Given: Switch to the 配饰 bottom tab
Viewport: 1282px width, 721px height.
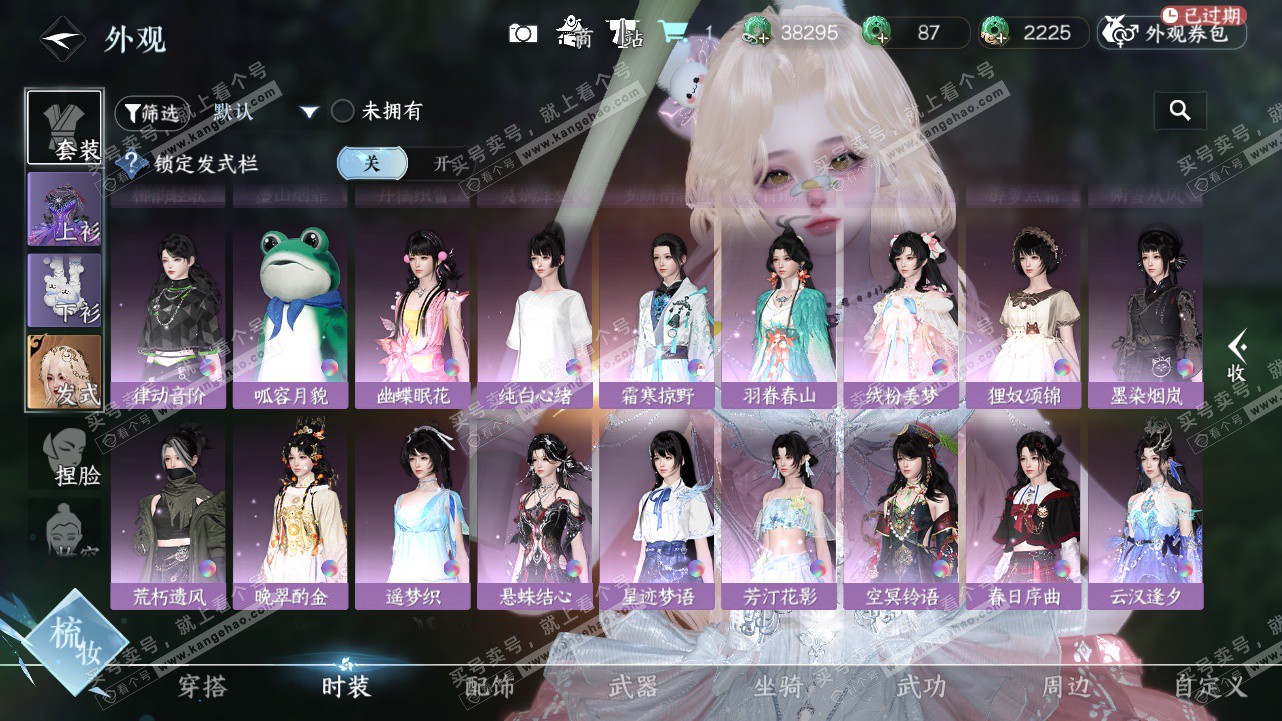Looking at the screenshot, I should [x=490, y=686].
